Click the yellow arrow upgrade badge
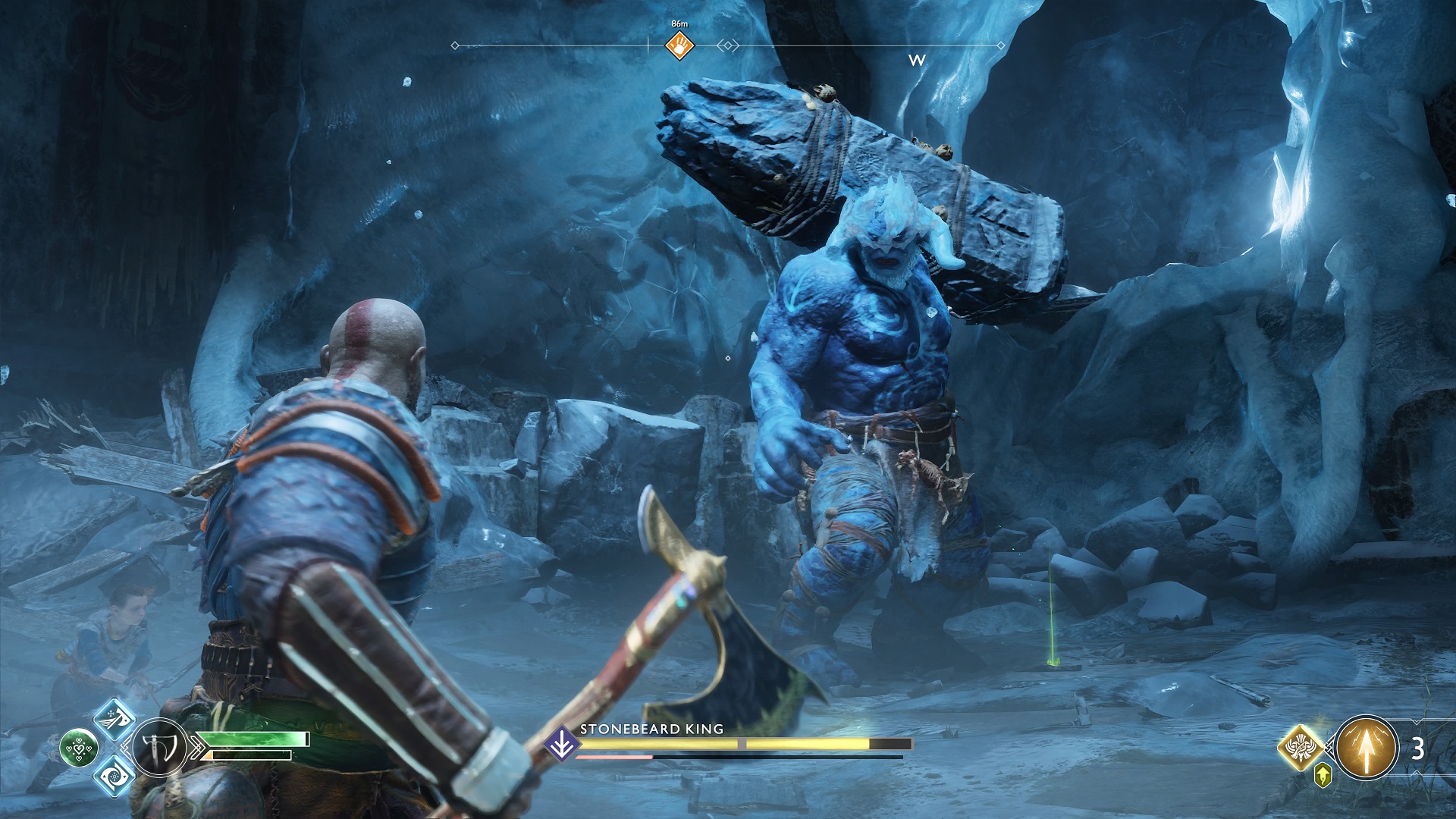 pyautogui.click(x=1323, y=776)
